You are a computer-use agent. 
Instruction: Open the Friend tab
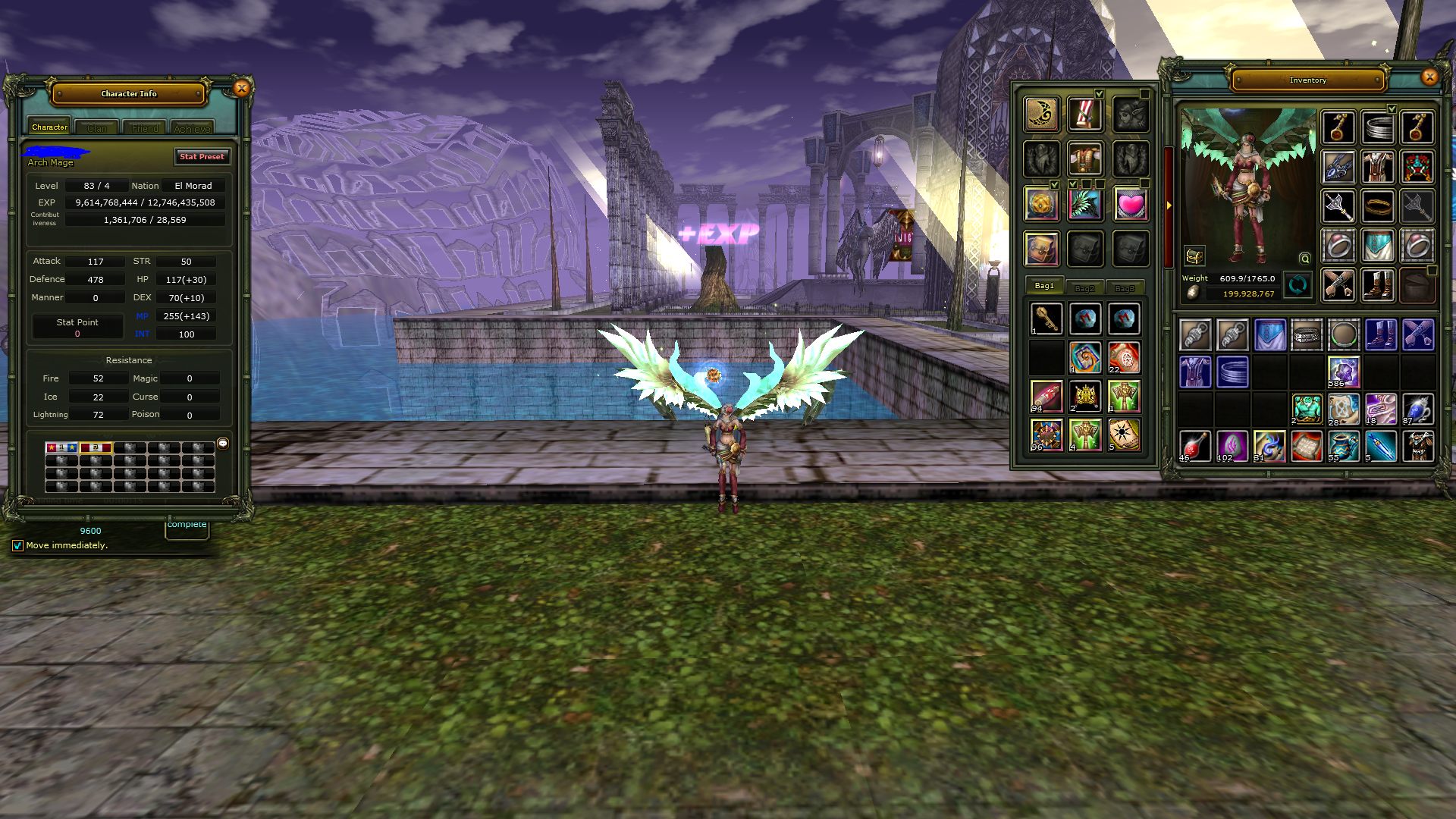click(x=145, y=128)
